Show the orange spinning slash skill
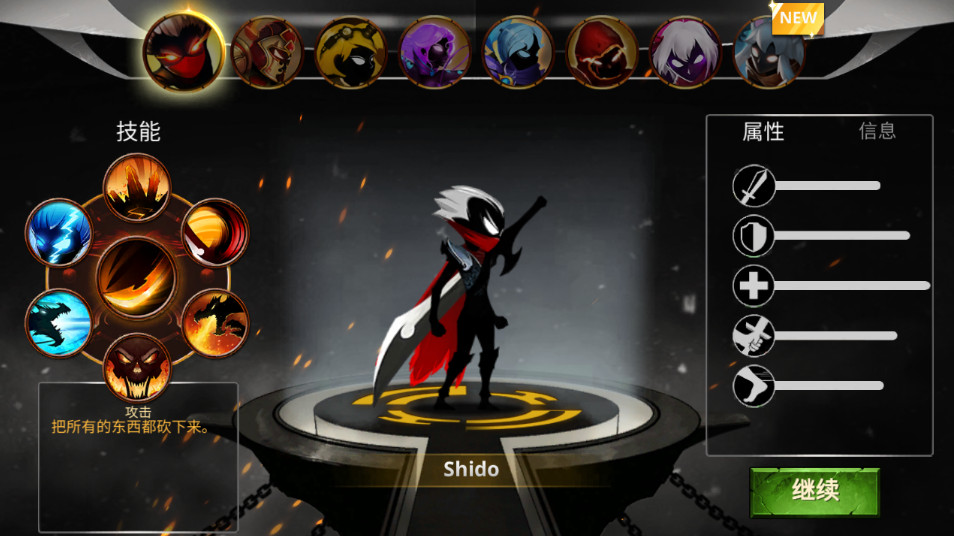954x536 pixels. coord(214,232)
